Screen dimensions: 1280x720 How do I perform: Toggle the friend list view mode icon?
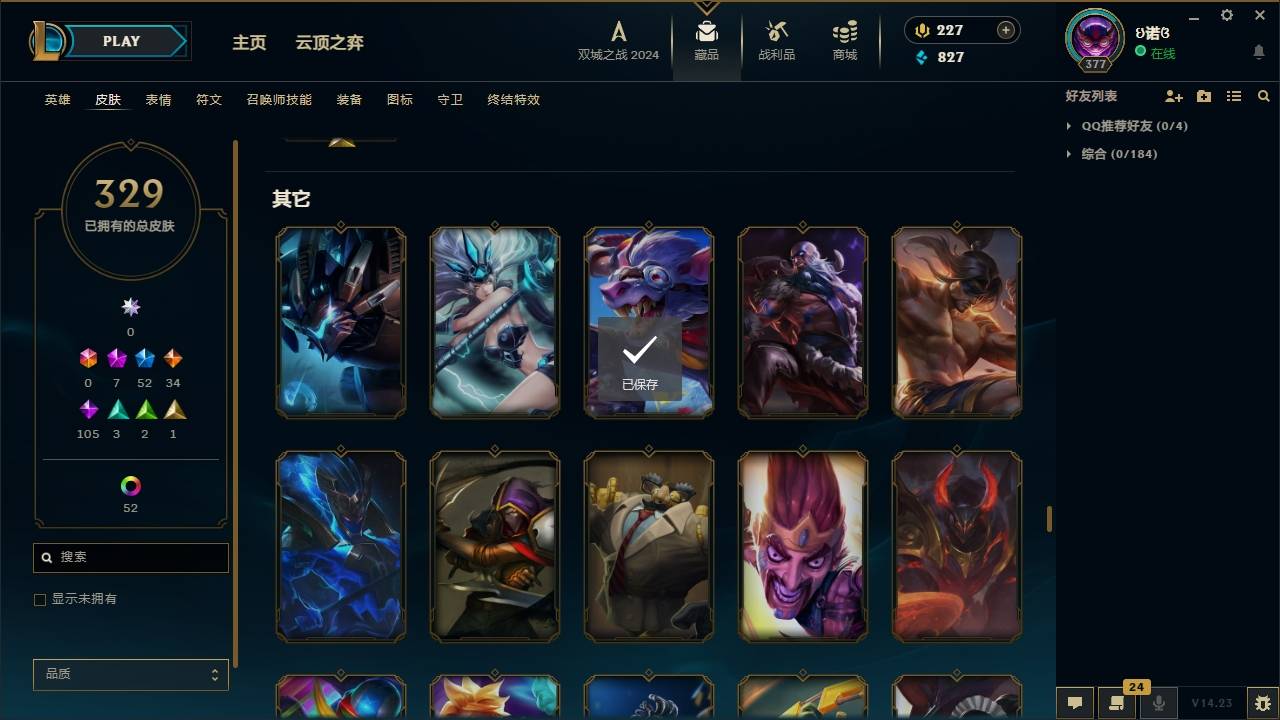point(1233,96)
